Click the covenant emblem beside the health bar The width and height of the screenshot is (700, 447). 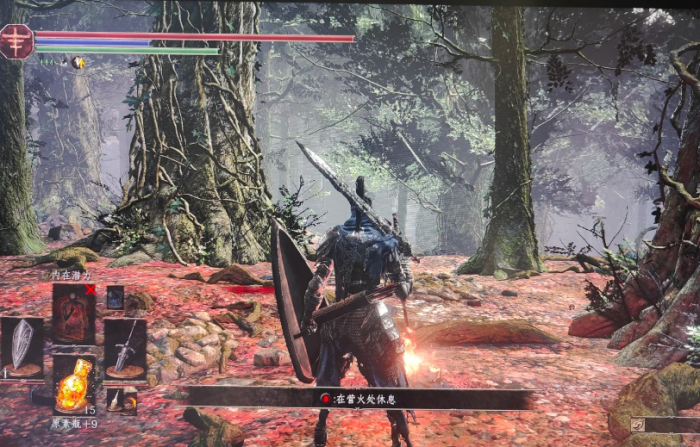click(16, 42)
